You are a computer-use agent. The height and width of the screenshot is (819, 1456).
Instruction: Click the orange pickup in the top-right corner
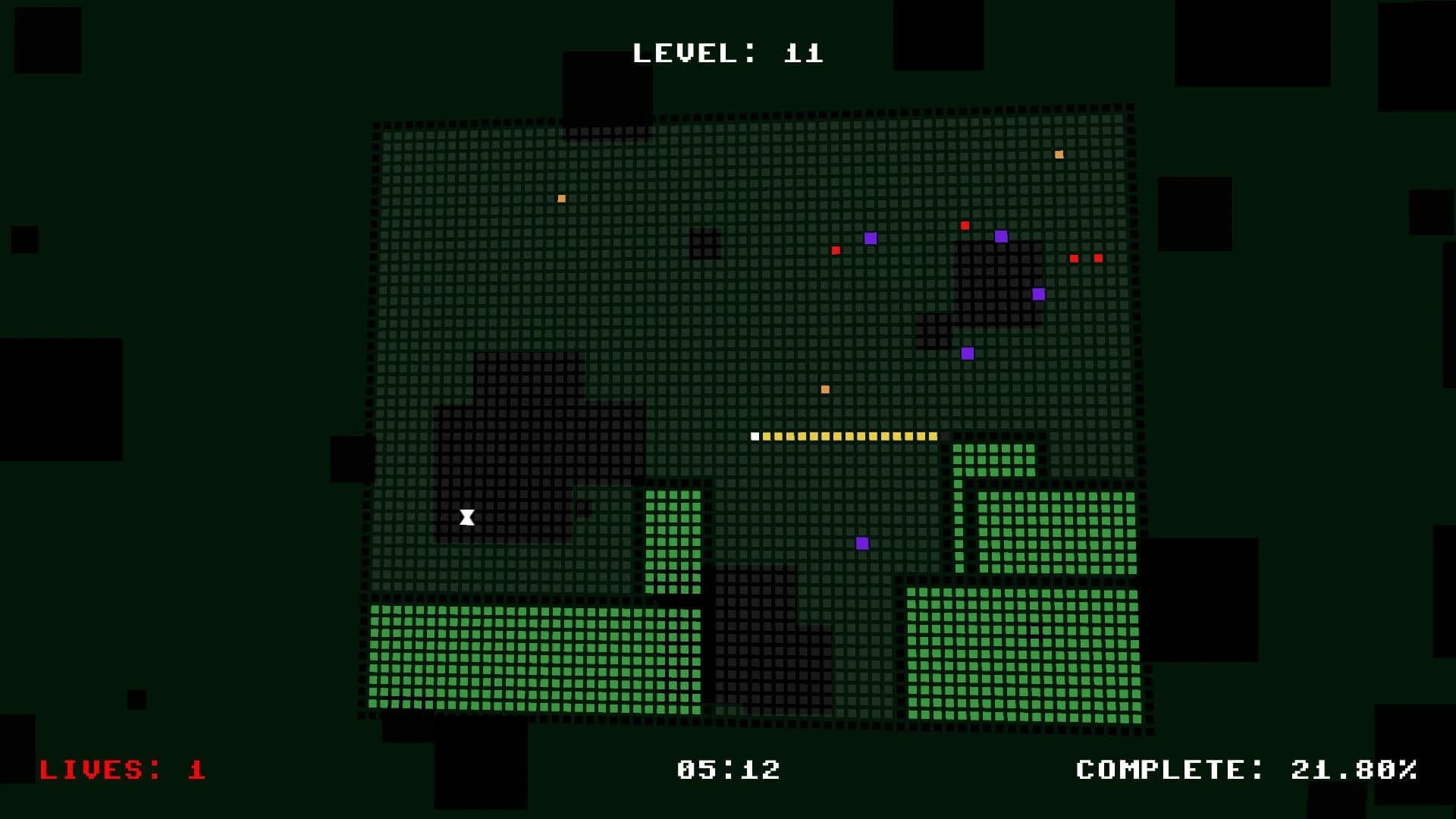pyautogui.click(x=1058, y=154)
